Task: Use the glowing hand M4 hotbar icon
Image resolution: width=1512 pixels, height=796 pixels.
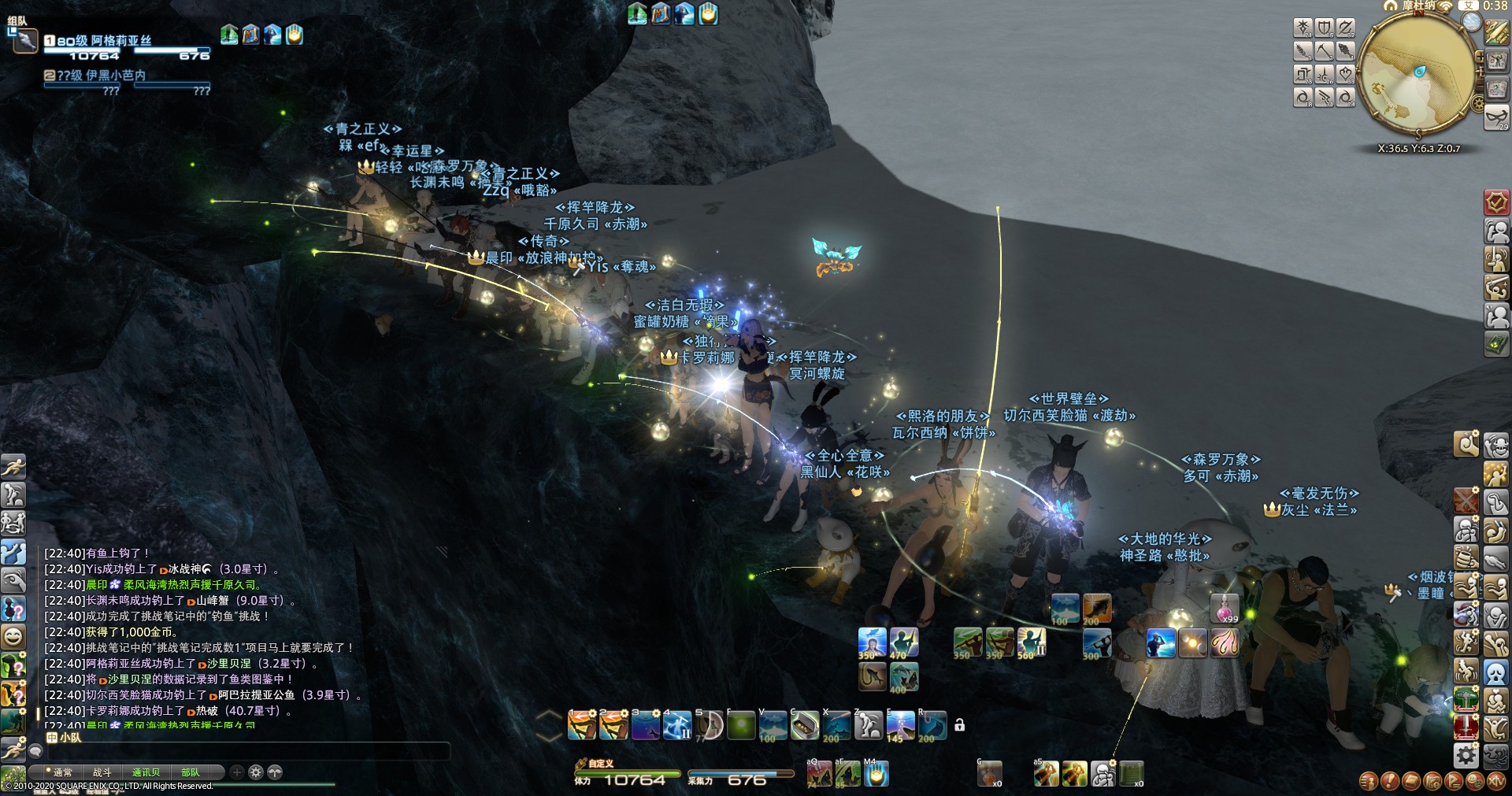Action: (876, 775)
